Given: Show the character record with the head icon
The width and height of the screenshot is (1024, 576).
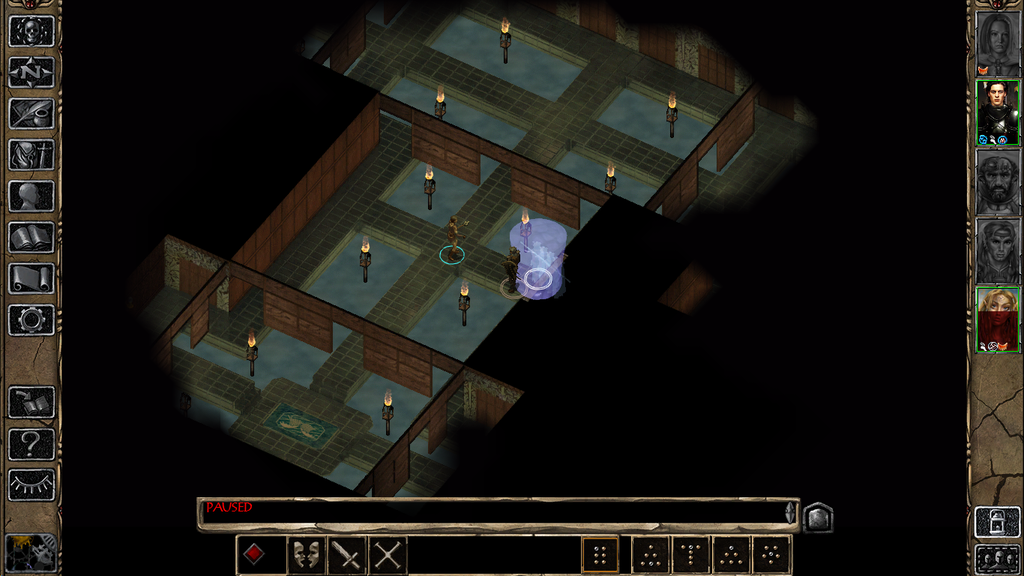Looking at the screenshot, I should pos(31,196).
